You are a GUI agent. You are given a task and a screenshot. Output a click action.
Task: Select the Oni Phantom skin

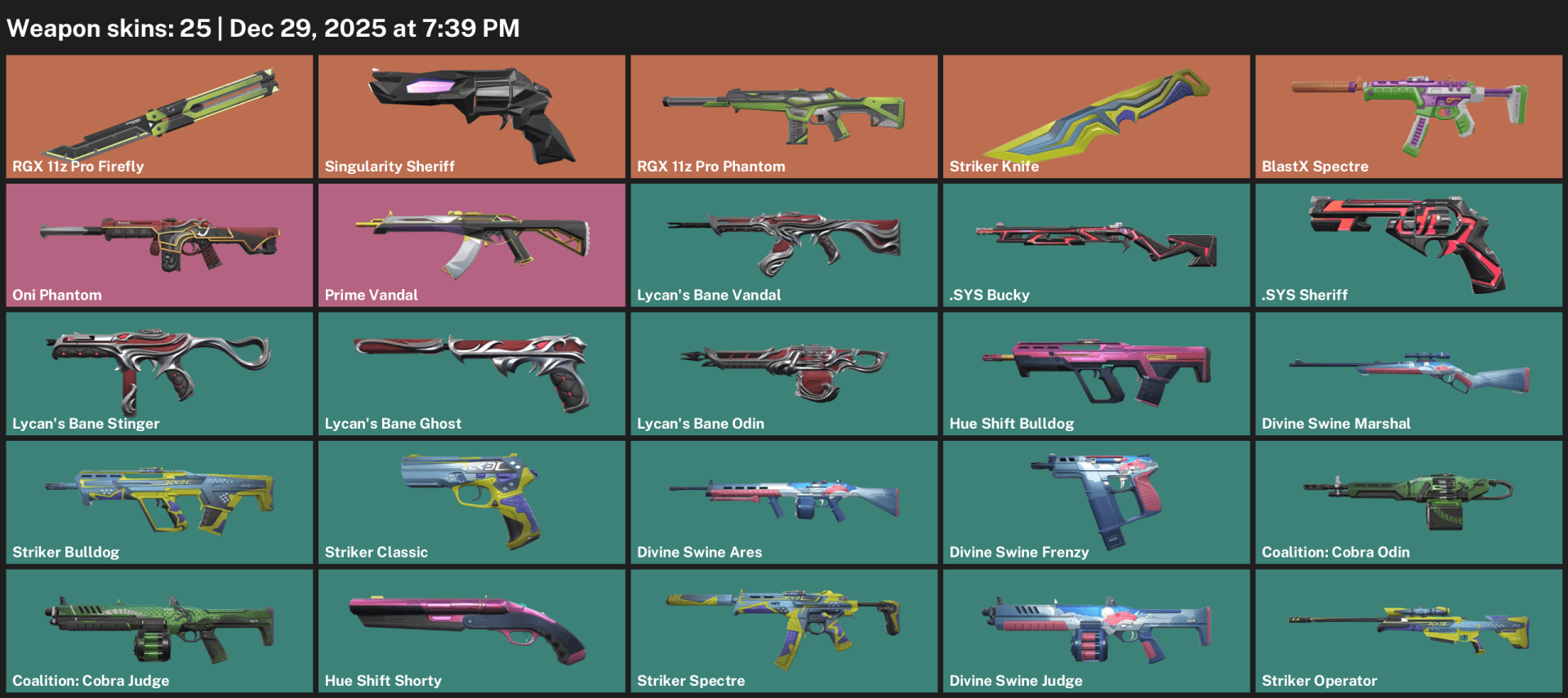pyautogui.click(x=159, y=243)
